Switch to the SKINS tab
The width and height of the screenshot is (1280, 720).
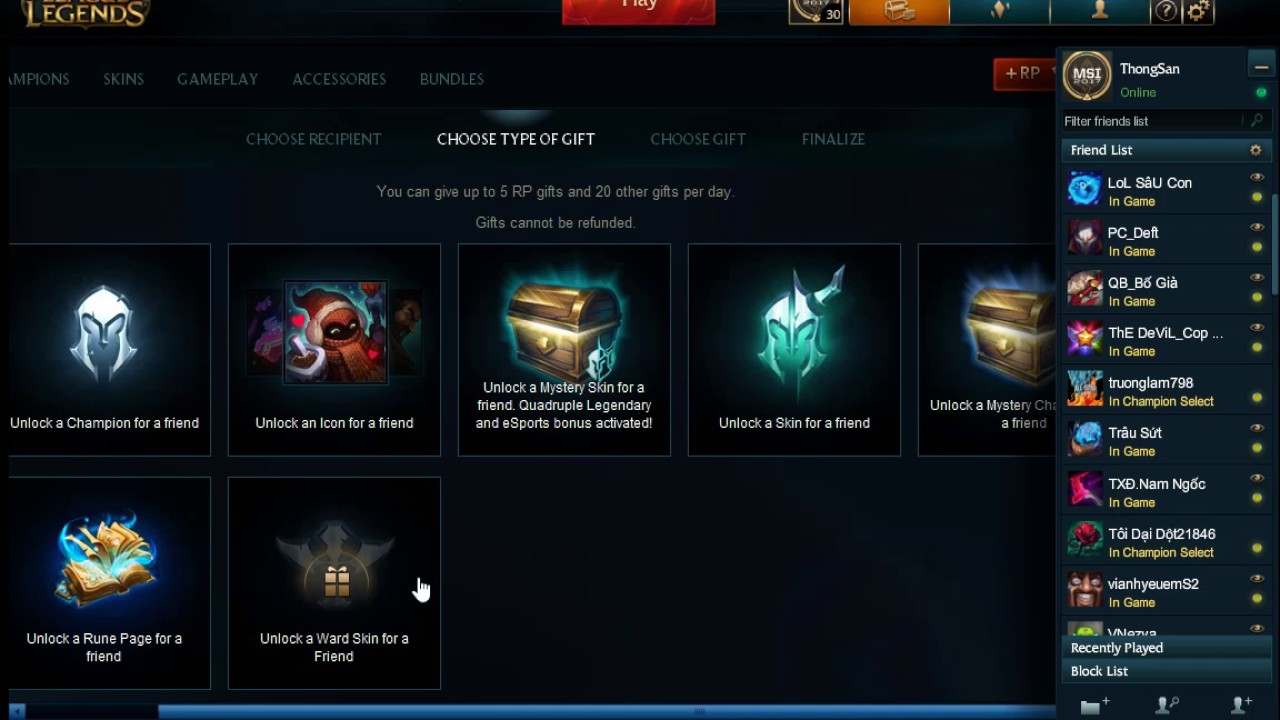pyautogui.click(x=123, y=79)
